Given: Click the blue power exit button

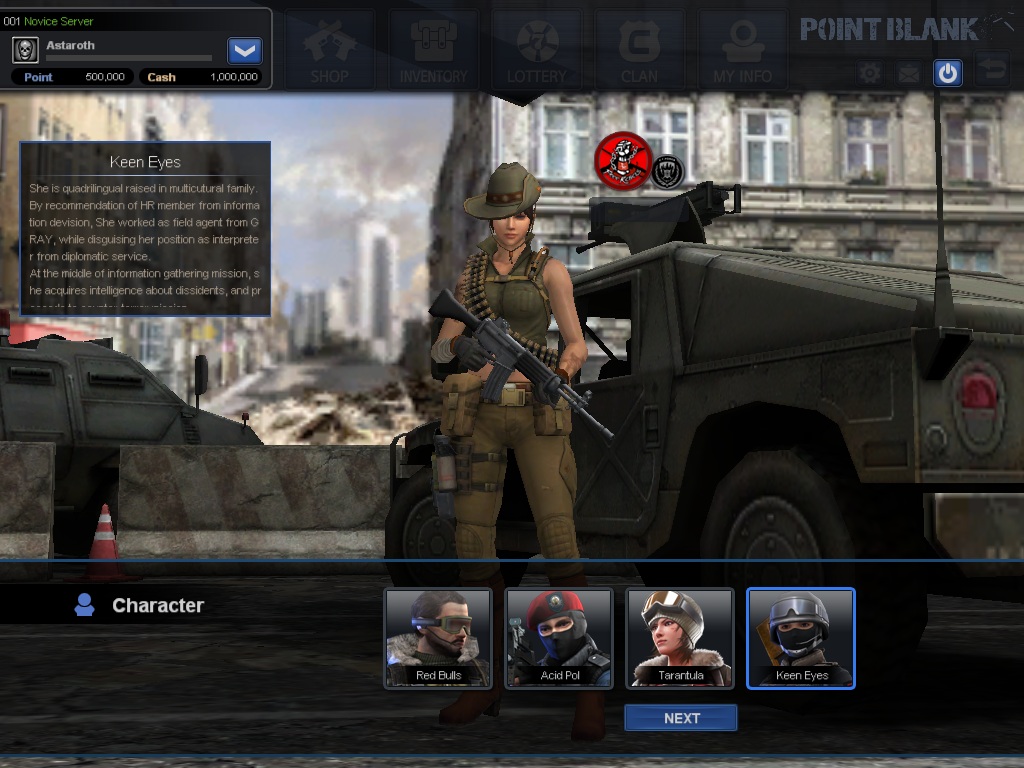Looking at the screenshot, I should [x=947, y=73].
